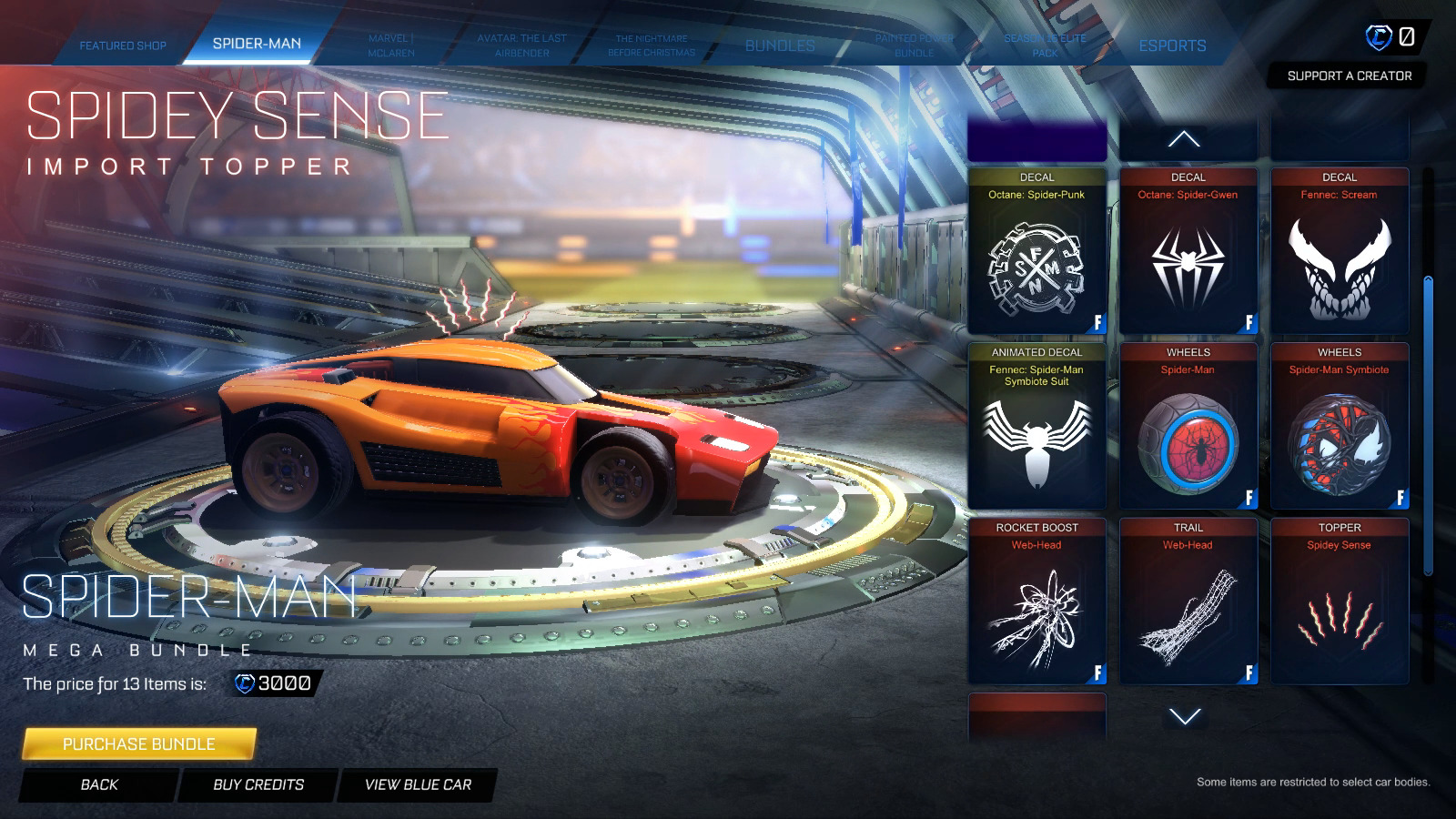Open the Buy Credits option
Screen dimensions: 1456x819
click(x=258, y=784)
